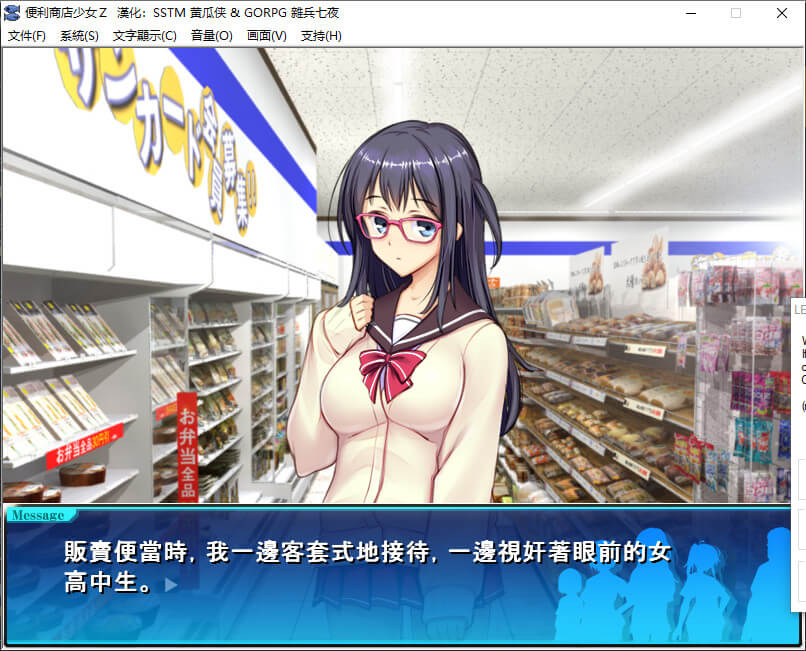Open the 文字顯示(C) menu
The width and height of the screenshot is (806, 651).
pos(144,36)
